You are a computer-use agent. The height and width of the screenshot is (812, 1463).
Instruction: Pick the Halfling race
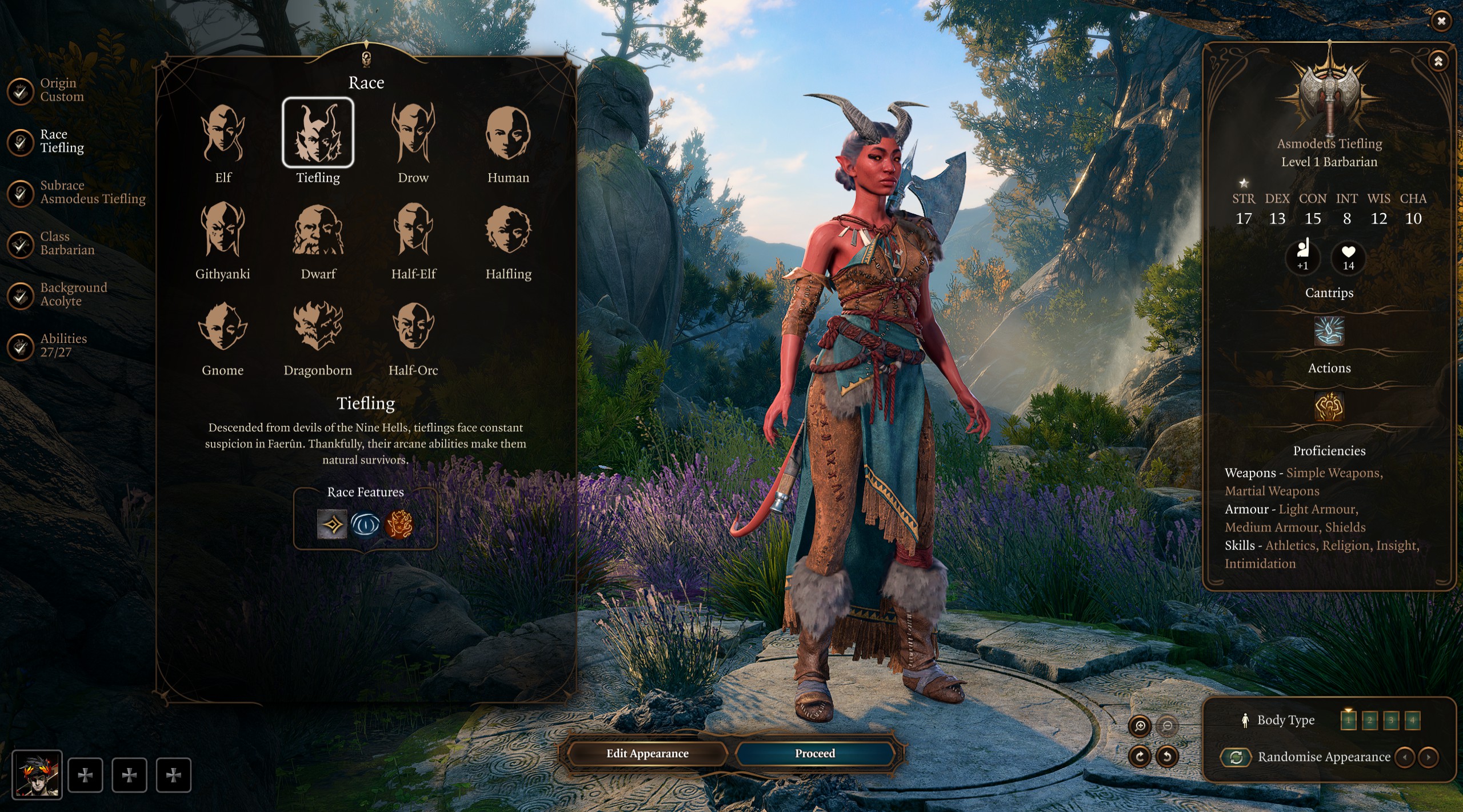click(508, 230)
